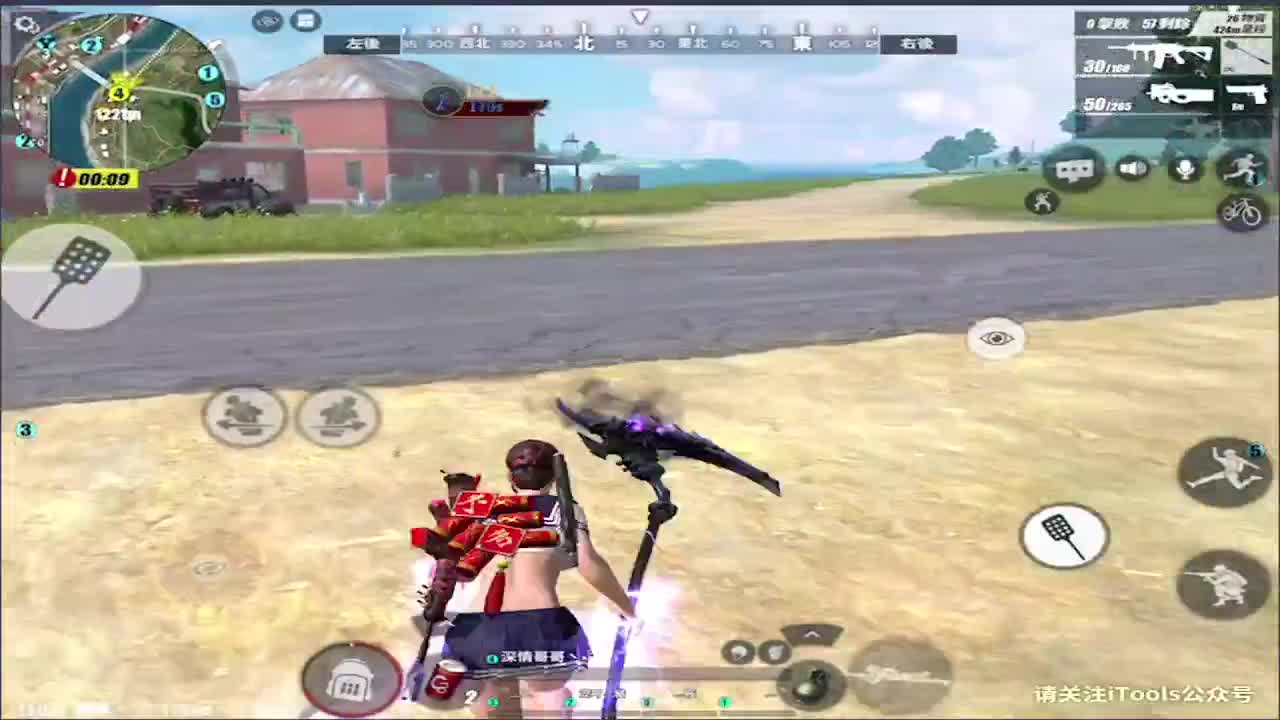Enable free-look with the eye icon
Screen dimensions: 1280x720
coord(995,338)
